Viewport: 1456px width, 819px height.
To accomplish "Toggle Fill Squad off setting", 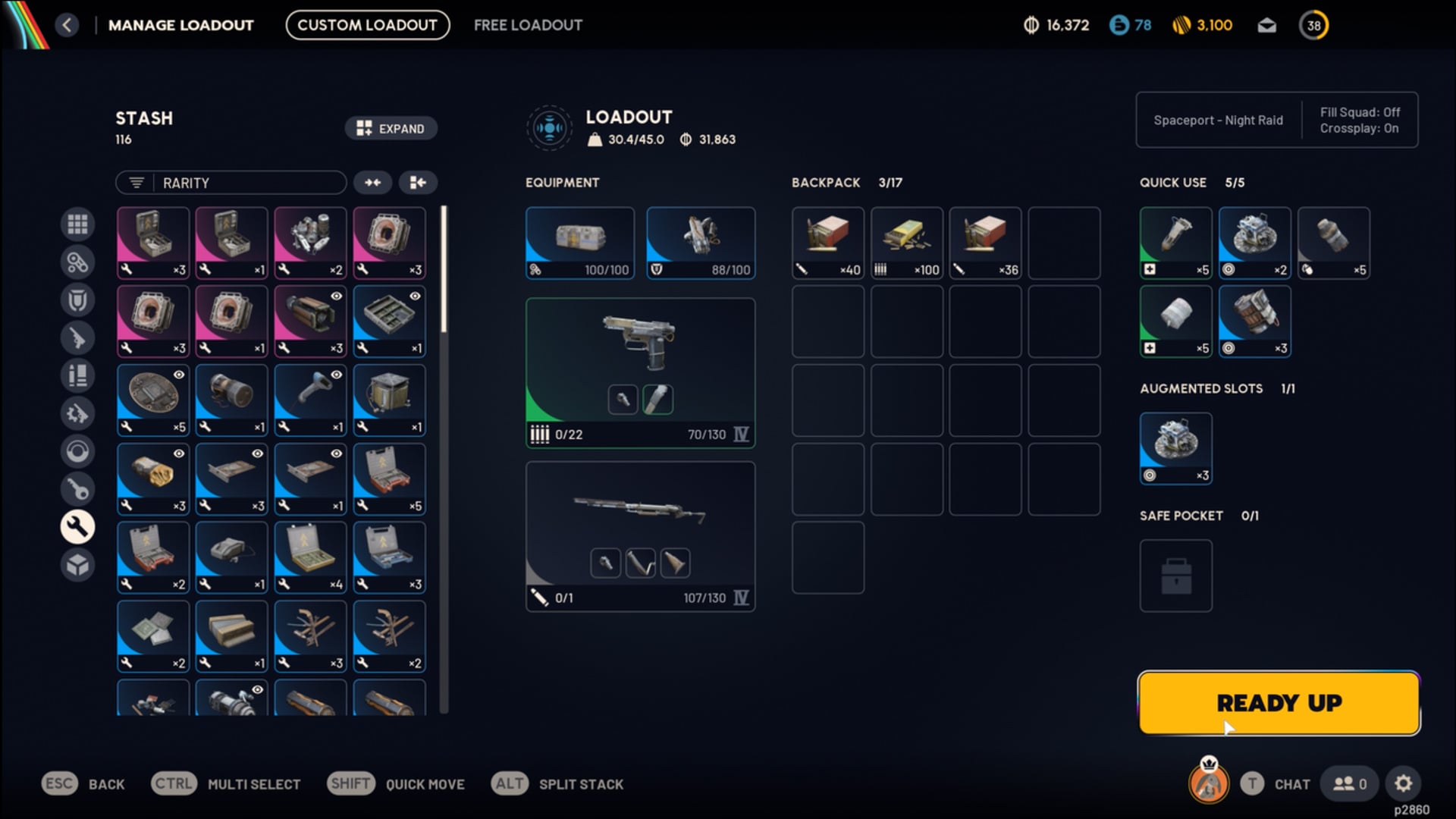I will pyautogui.click(x=1360, y=112).
